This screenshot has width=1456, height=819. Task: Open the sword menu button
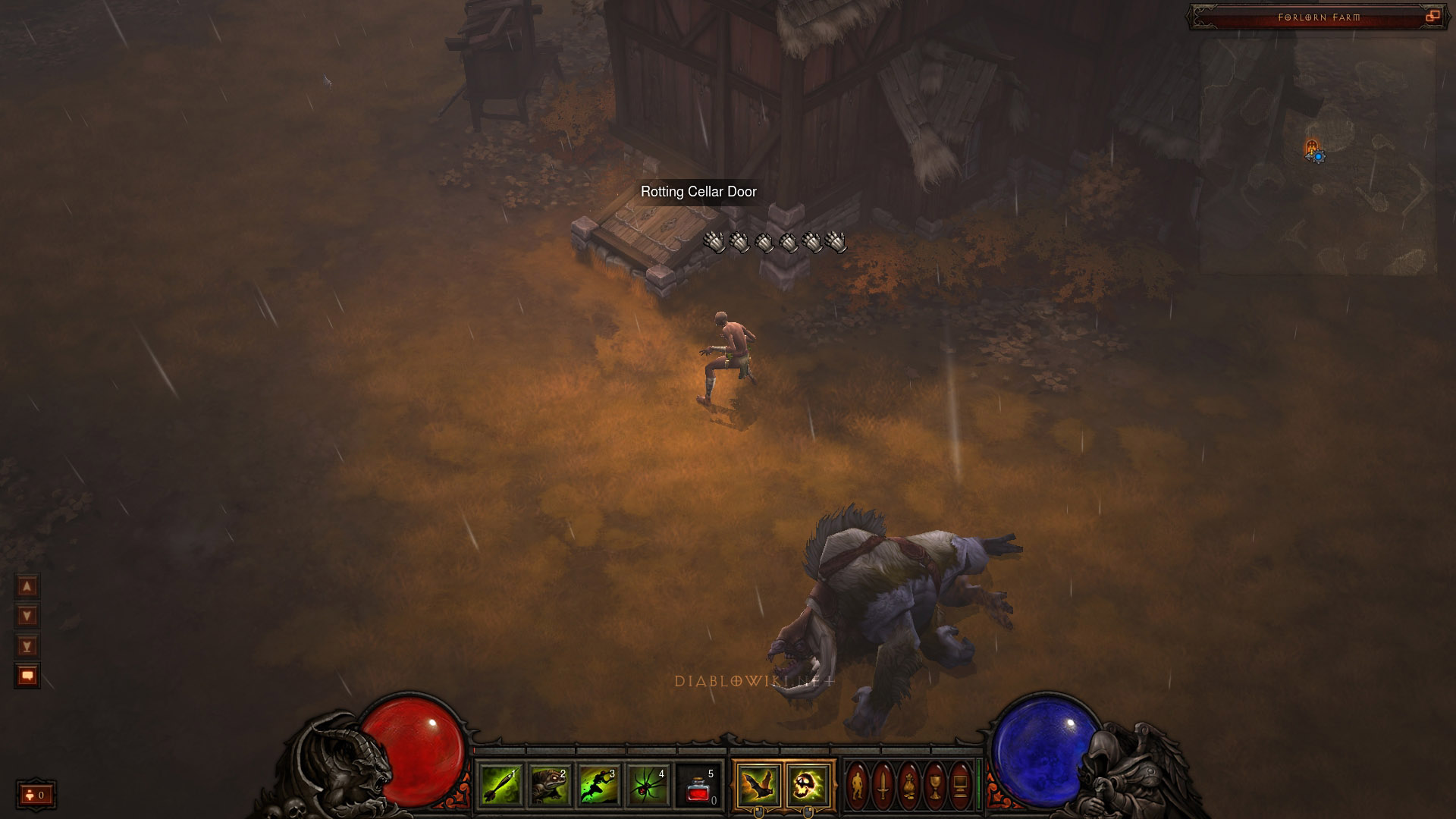(883, 786)
